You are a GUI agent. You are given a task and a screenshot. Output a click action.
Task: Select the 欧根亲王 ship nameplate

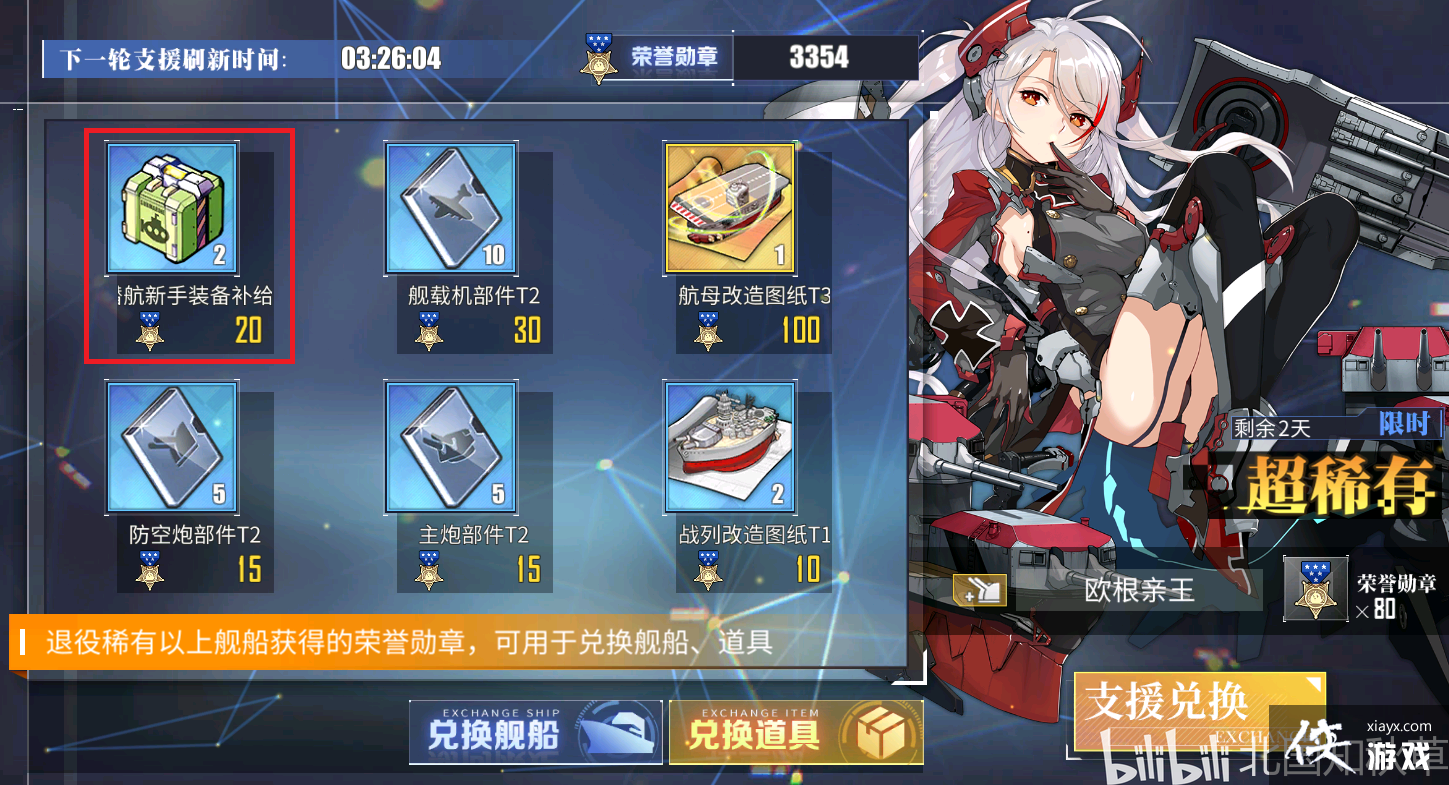[x=1140, y=591]
